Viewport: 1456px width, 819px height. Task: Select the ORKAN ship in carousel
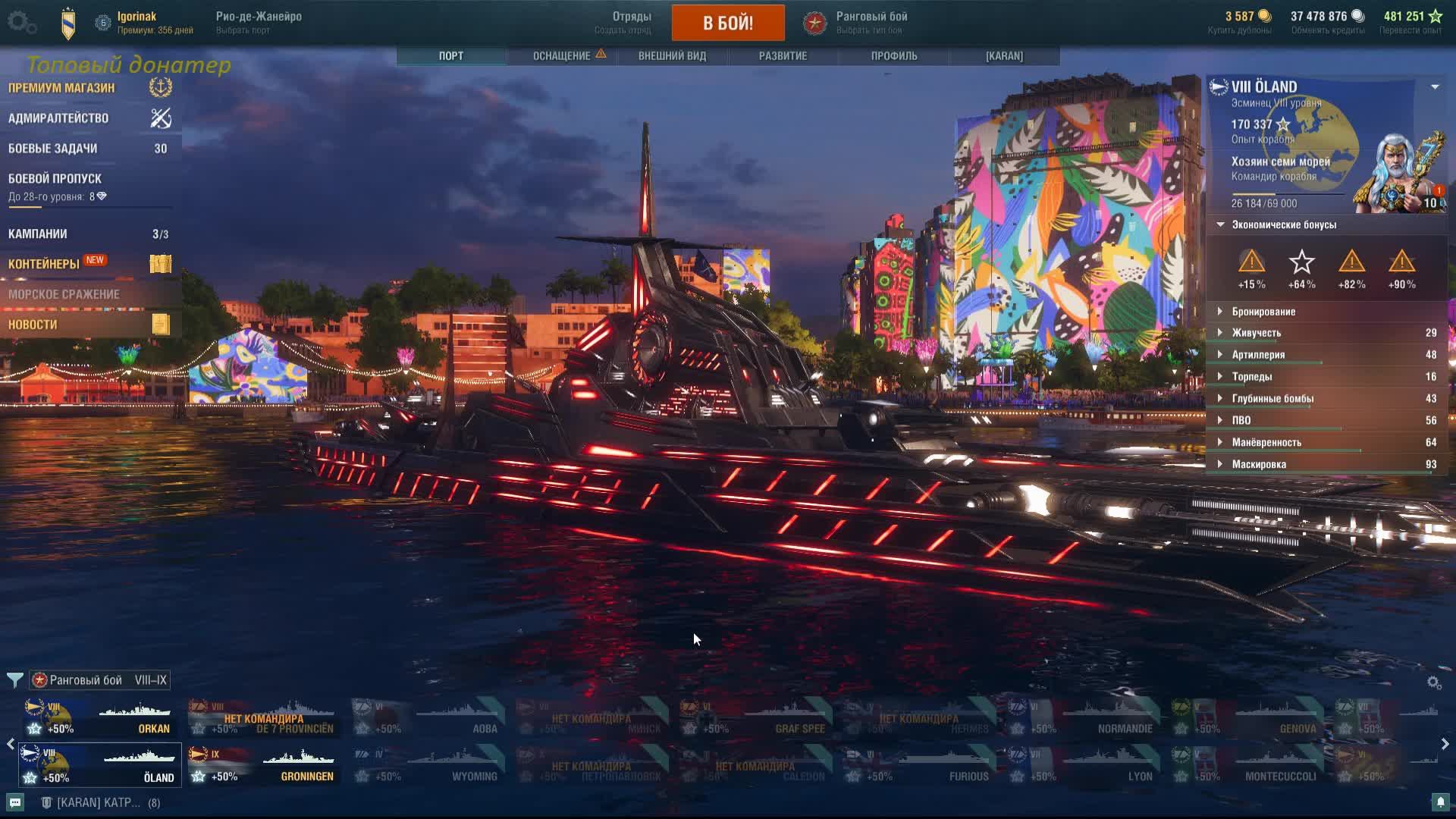coord(99,718)
